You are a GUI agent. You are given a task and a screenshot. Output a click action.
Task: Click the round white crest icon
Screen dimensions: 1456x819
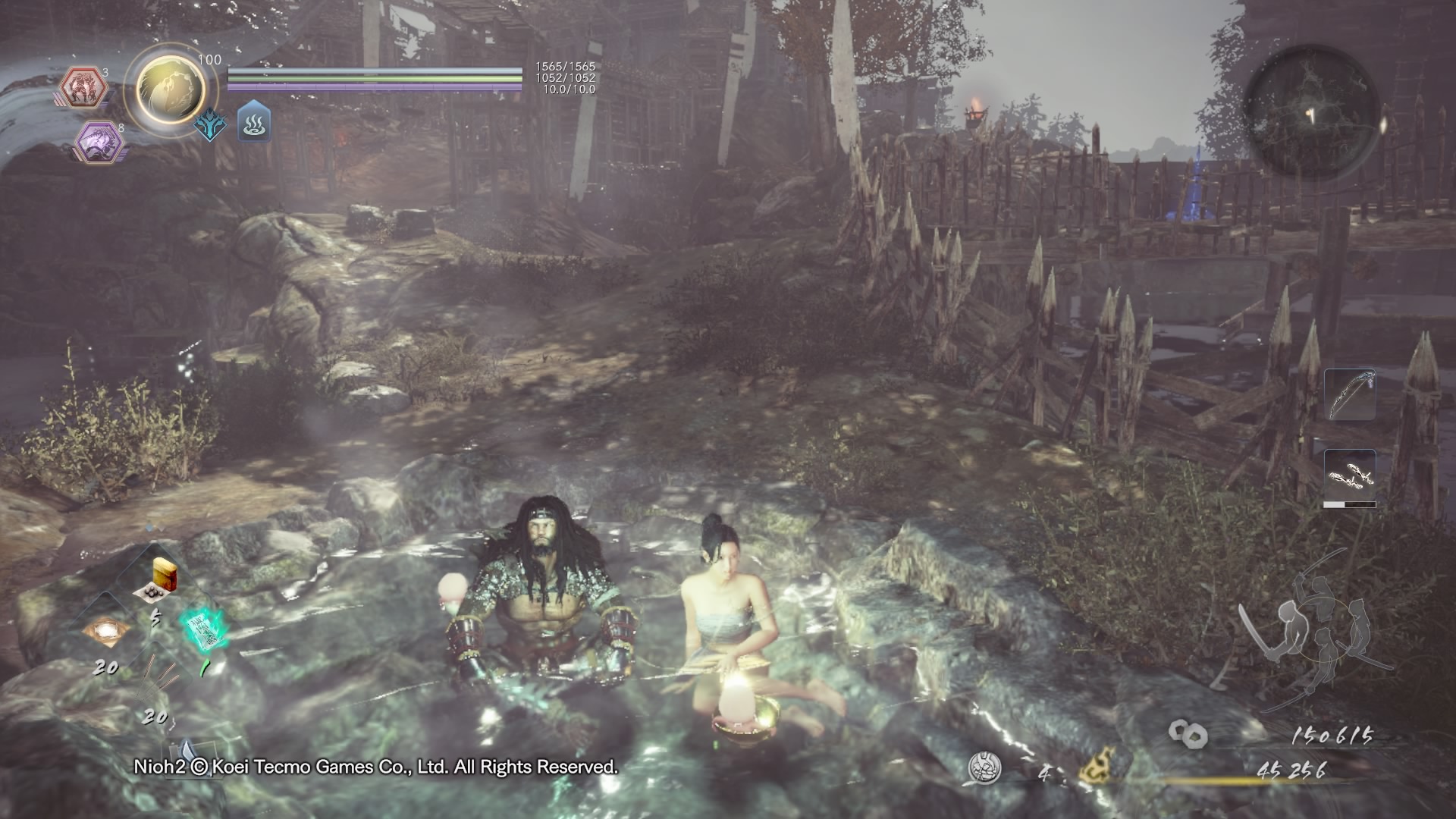985,767
